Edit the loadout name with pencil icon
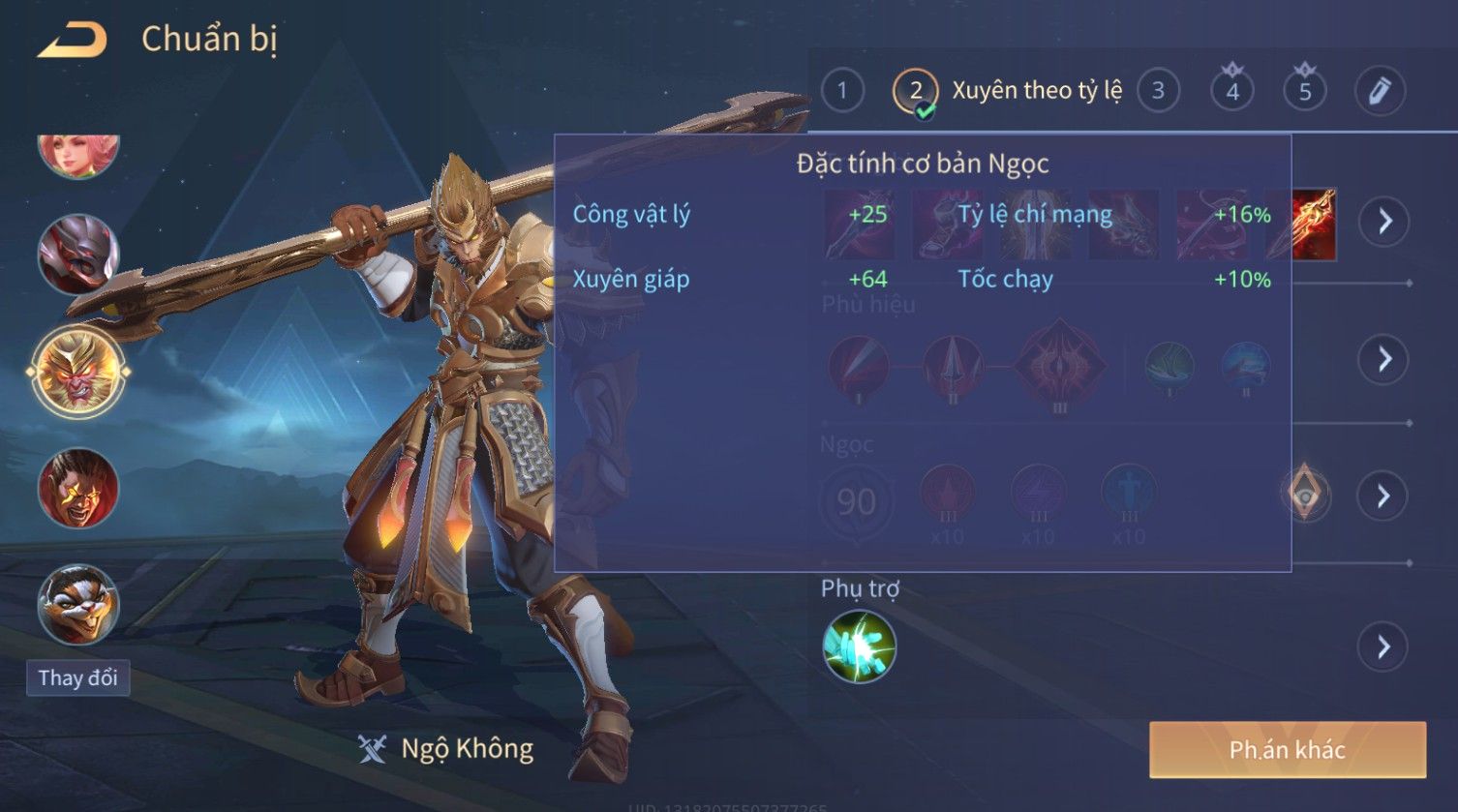 coord(1379,91)
